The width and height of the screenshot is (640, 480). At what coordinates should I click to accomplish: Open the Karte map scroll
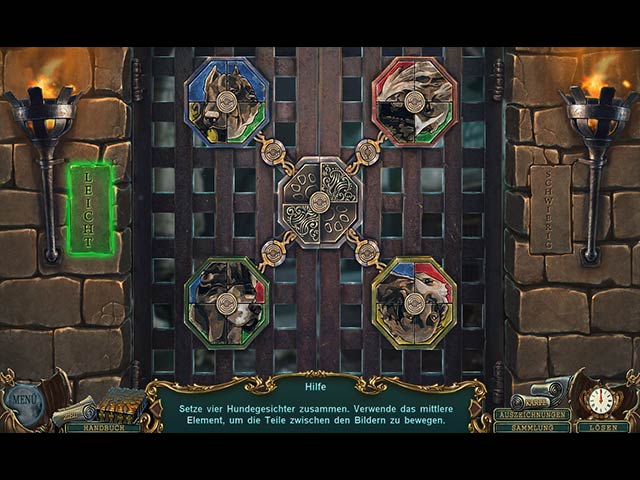pos(538,400)
